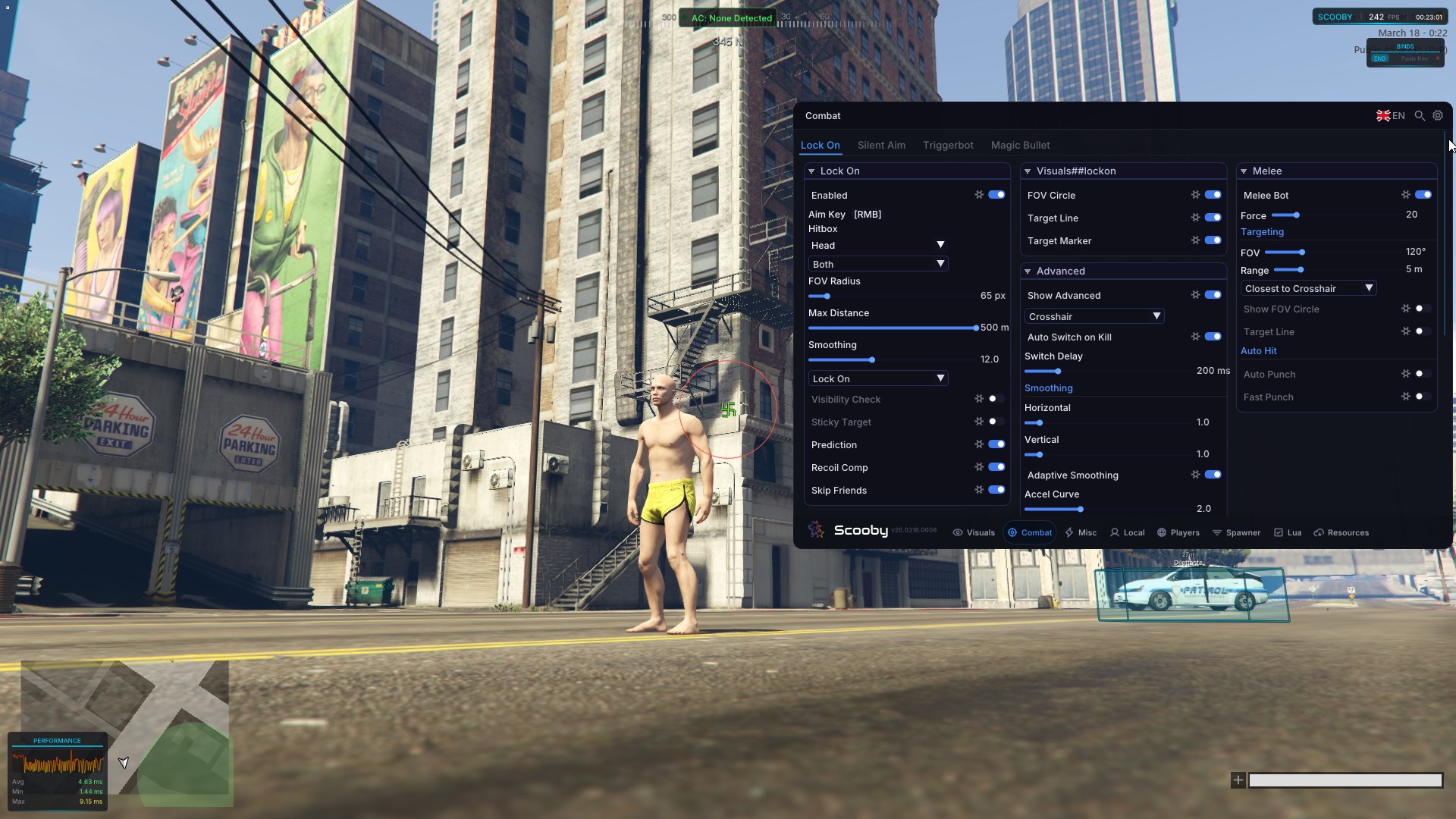1456x819 pixels.
Task: Switch to the Silent Aim tab
Action: [x=881, y=145]
